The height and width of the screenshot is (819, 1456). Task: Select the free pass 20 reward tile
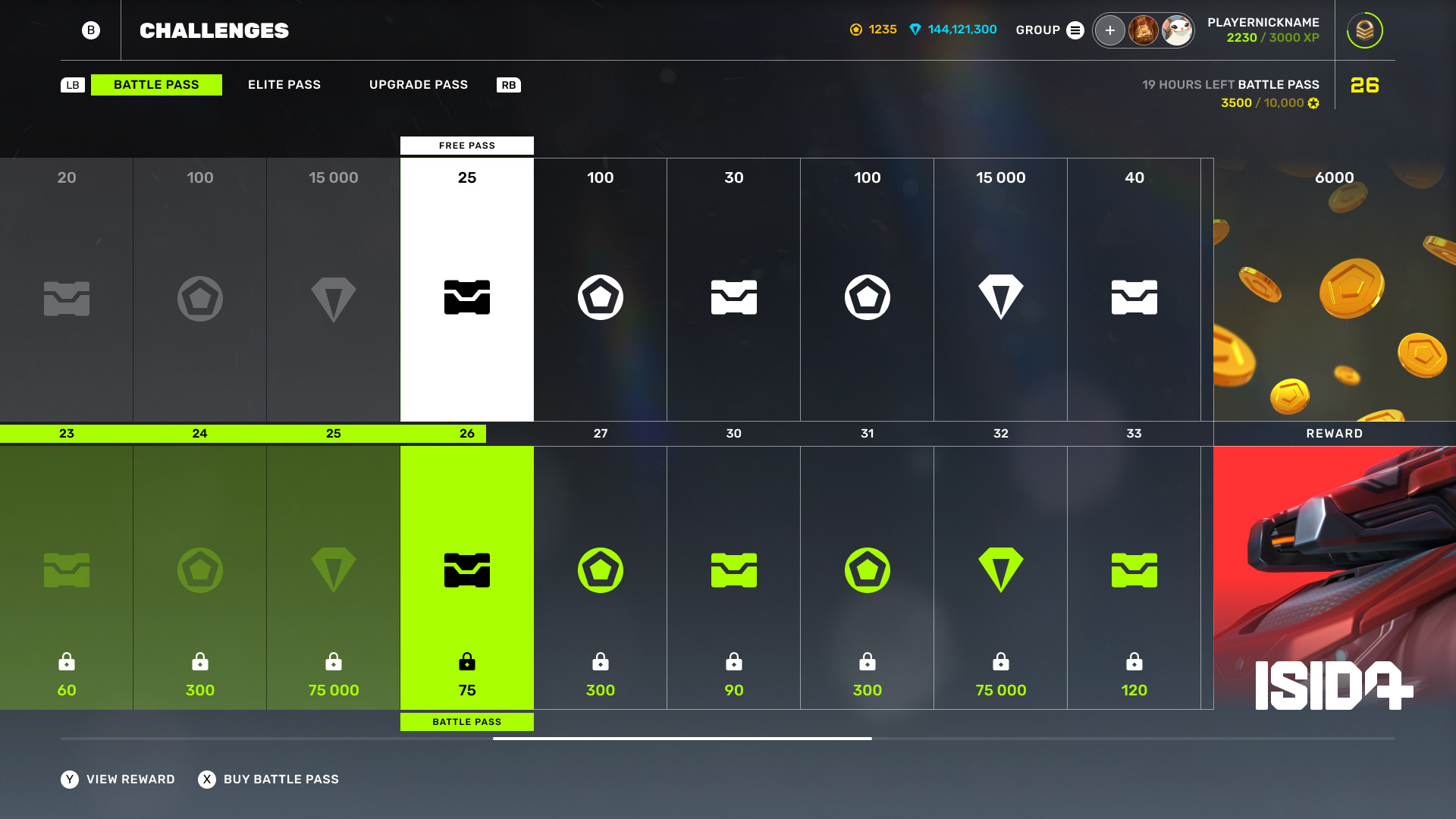(x=67, y=290)
